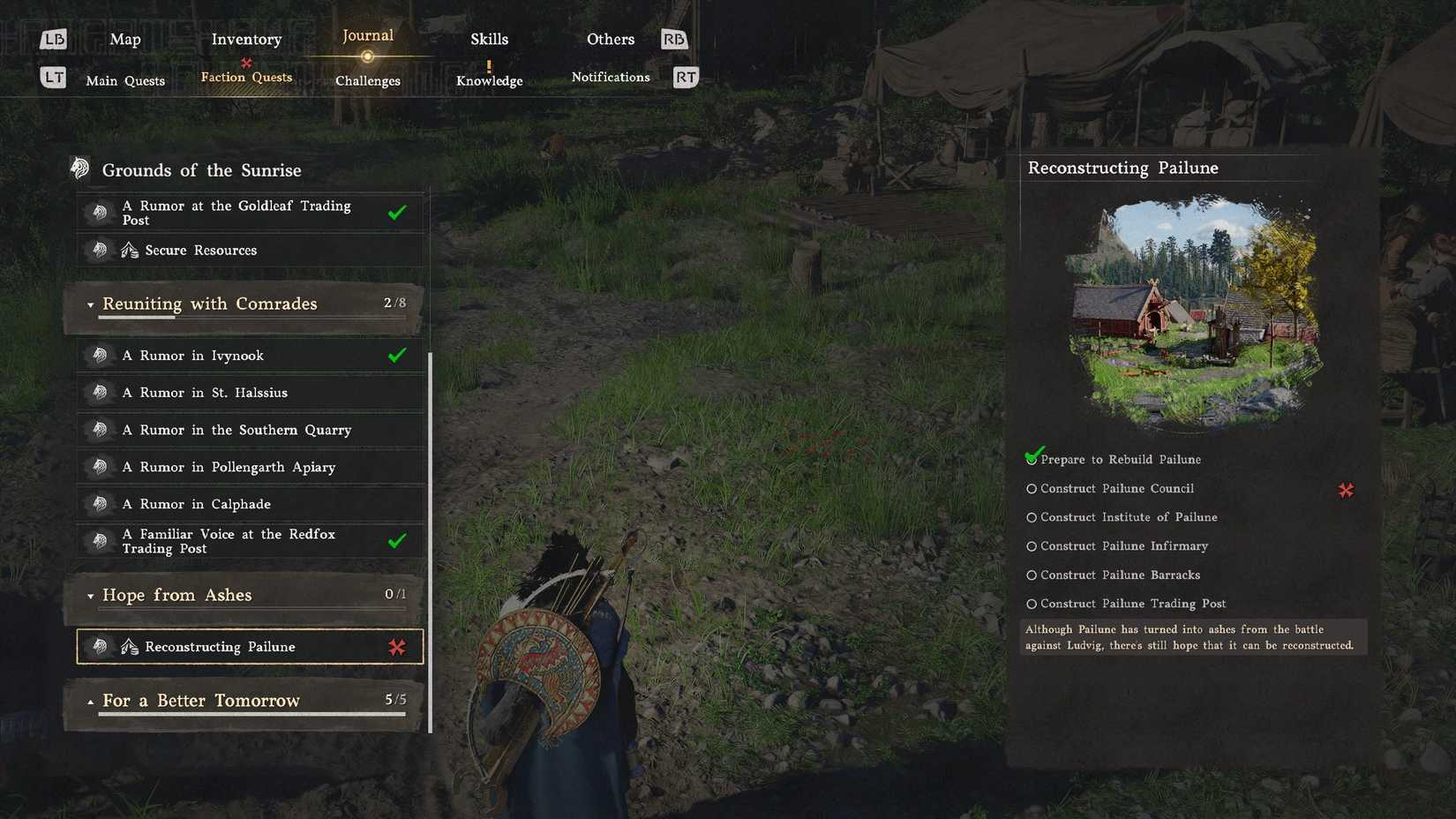Click the green checkmark on A Rumor in Ivynook
Screen dimensions: 1456x819
click(396, 355)
